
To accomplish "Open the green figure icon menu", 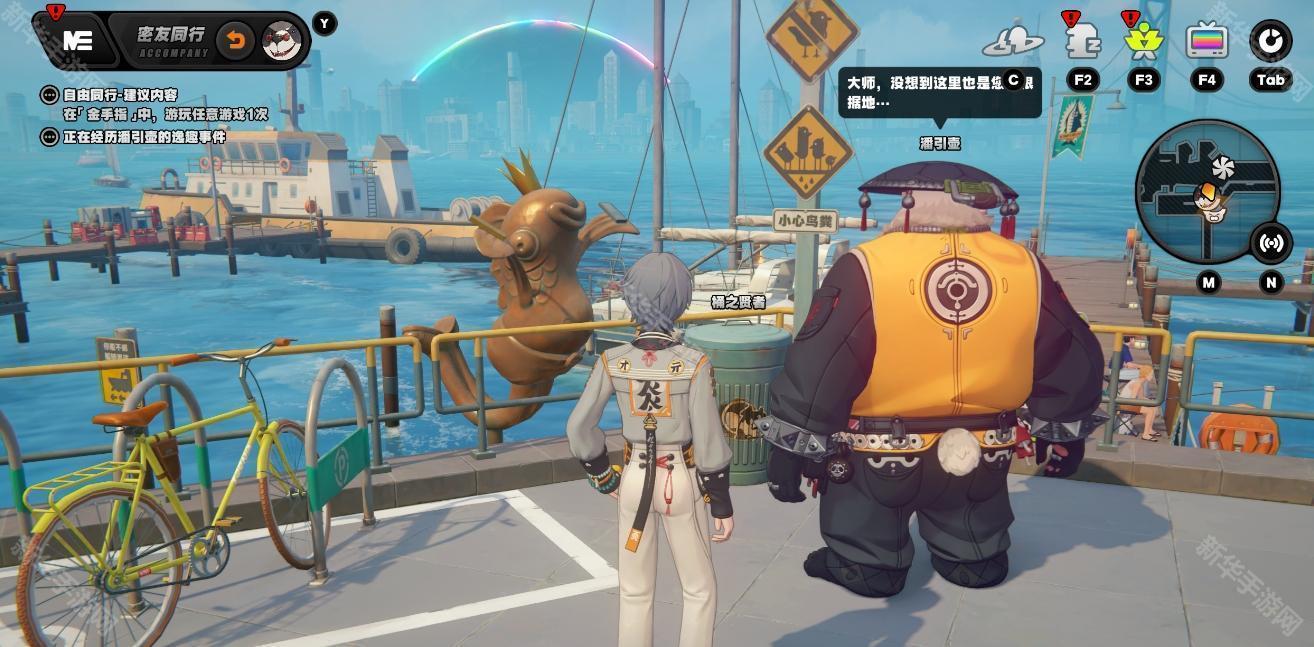I will (x=1142, y=42).
